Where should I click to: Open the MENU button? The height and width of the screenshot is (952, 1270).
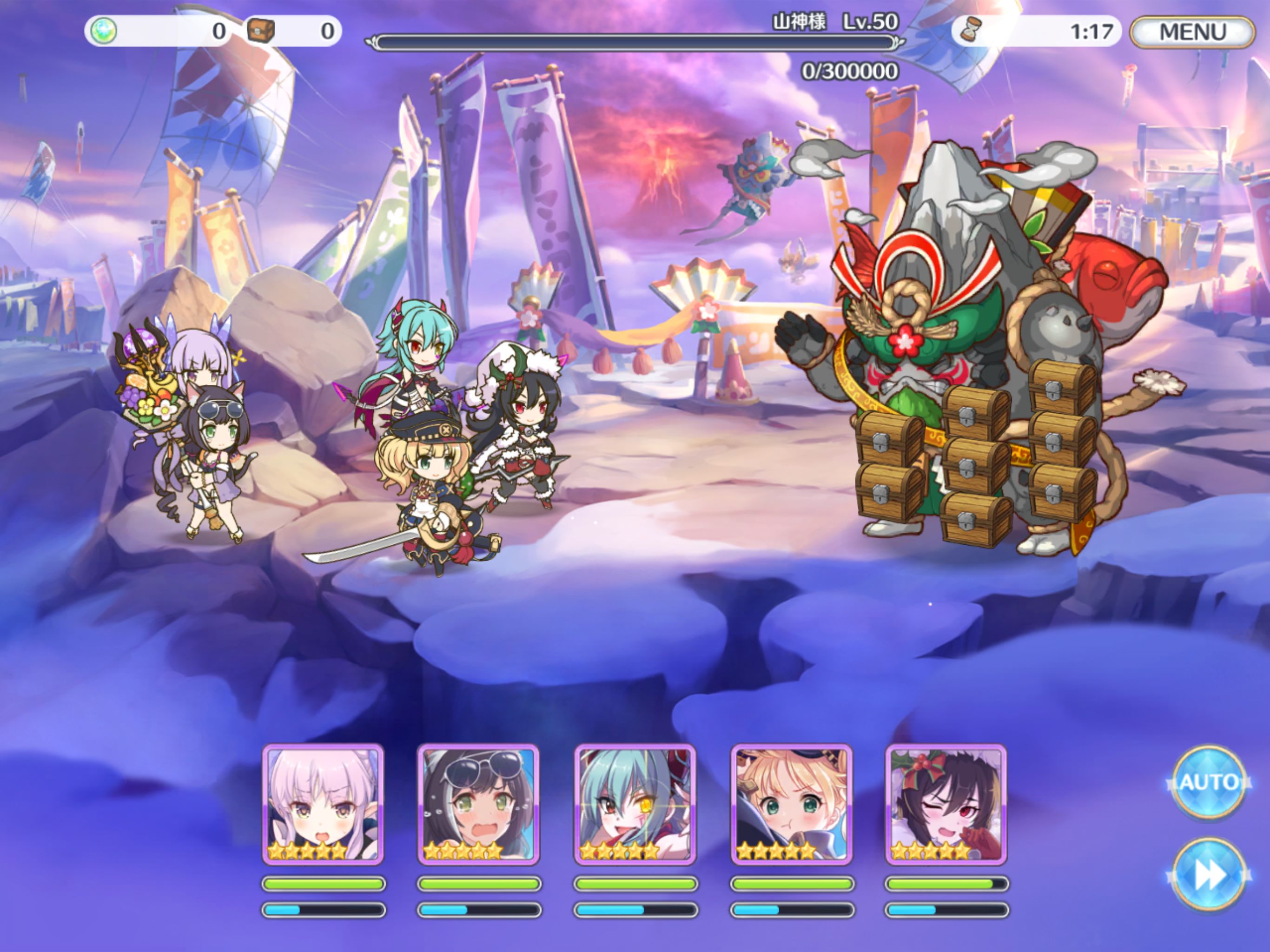[x=1192, y=32]
